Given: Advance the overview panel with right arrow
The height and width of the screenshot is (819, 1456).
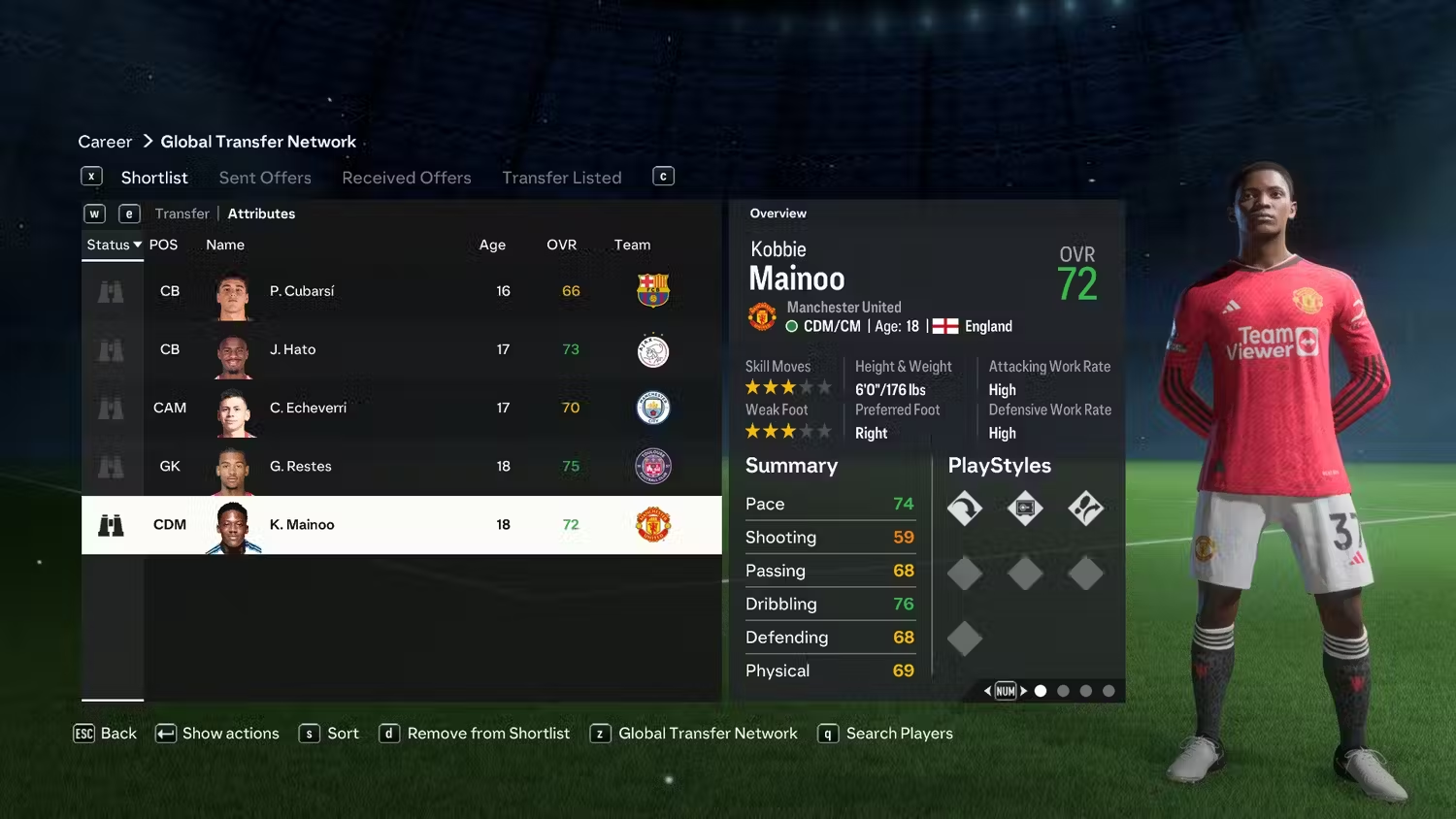Looking at the screenshot, I should coord(1023,691).
